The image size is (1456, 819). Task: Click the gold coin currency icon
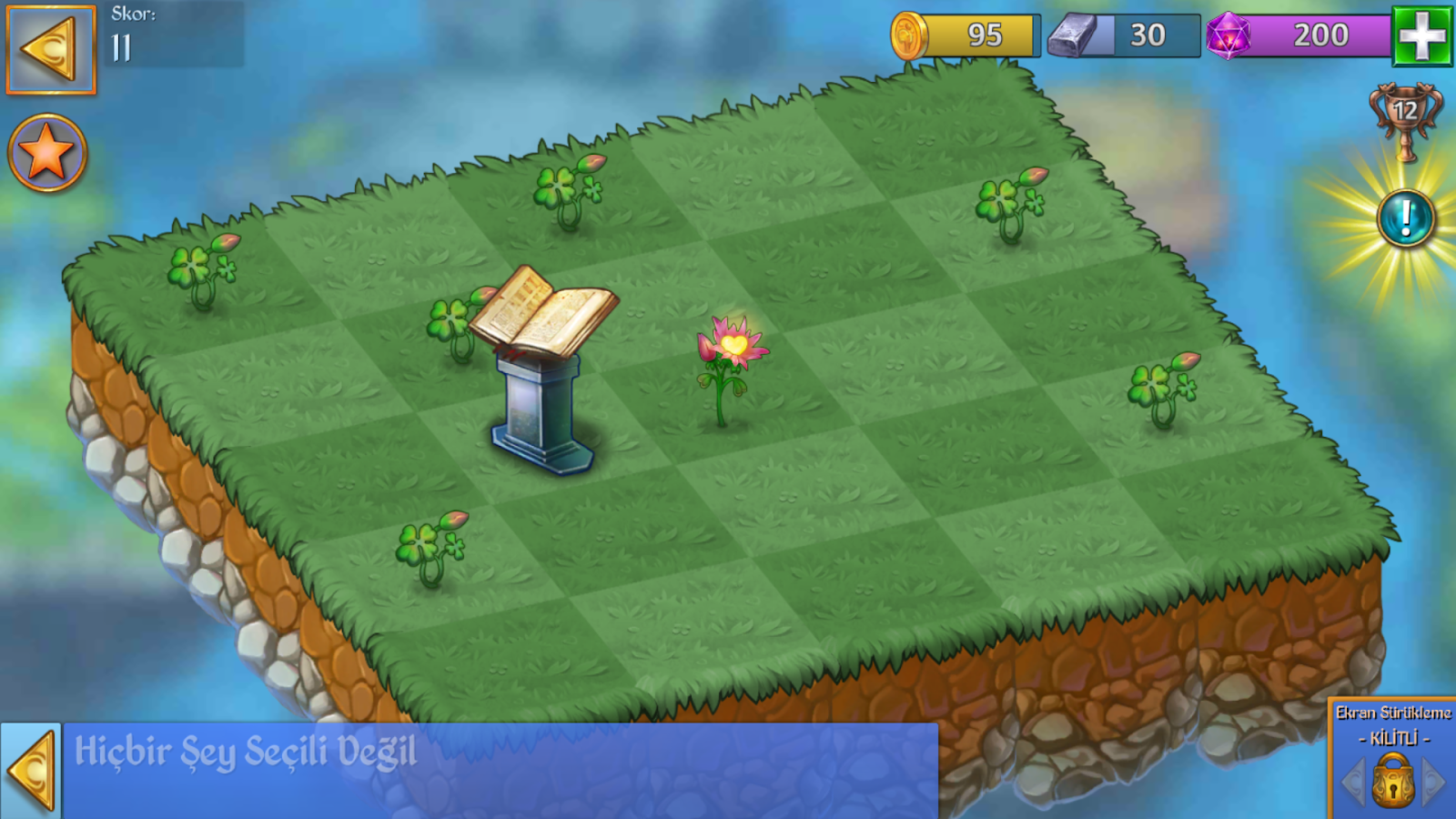(x=910, y=36)
